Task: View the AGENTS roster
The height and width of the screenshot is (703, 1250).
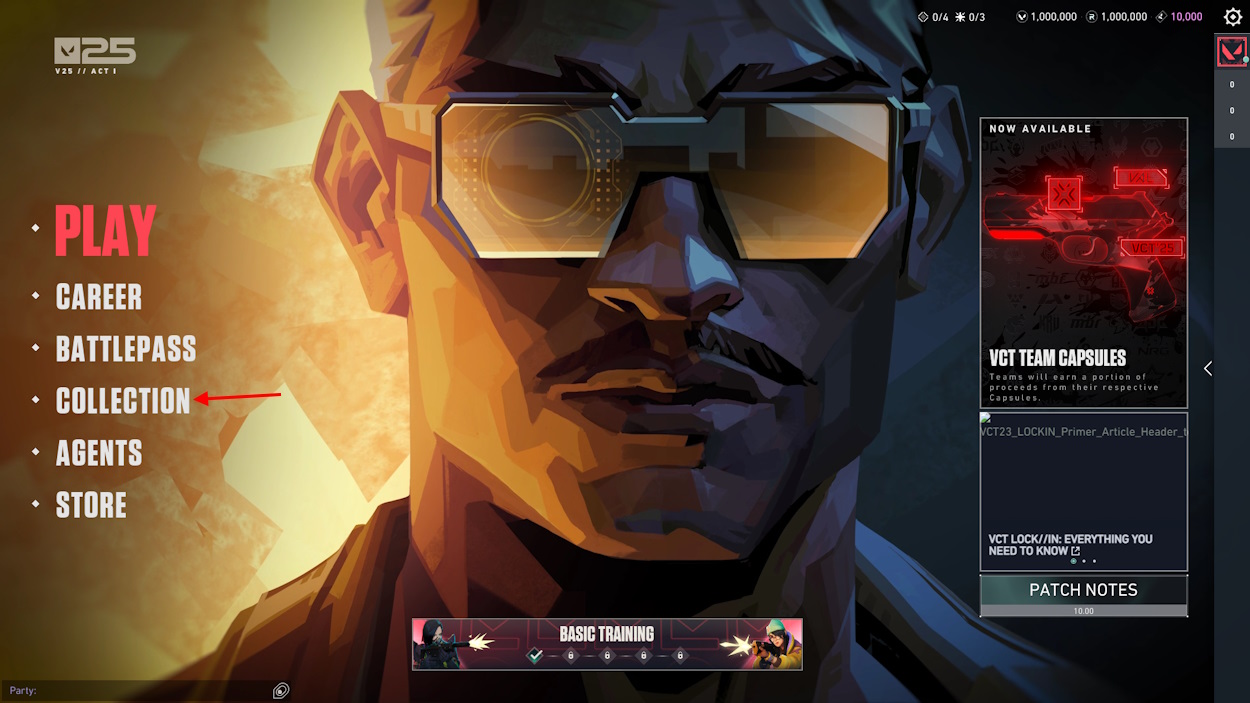Action: [98, 453]
